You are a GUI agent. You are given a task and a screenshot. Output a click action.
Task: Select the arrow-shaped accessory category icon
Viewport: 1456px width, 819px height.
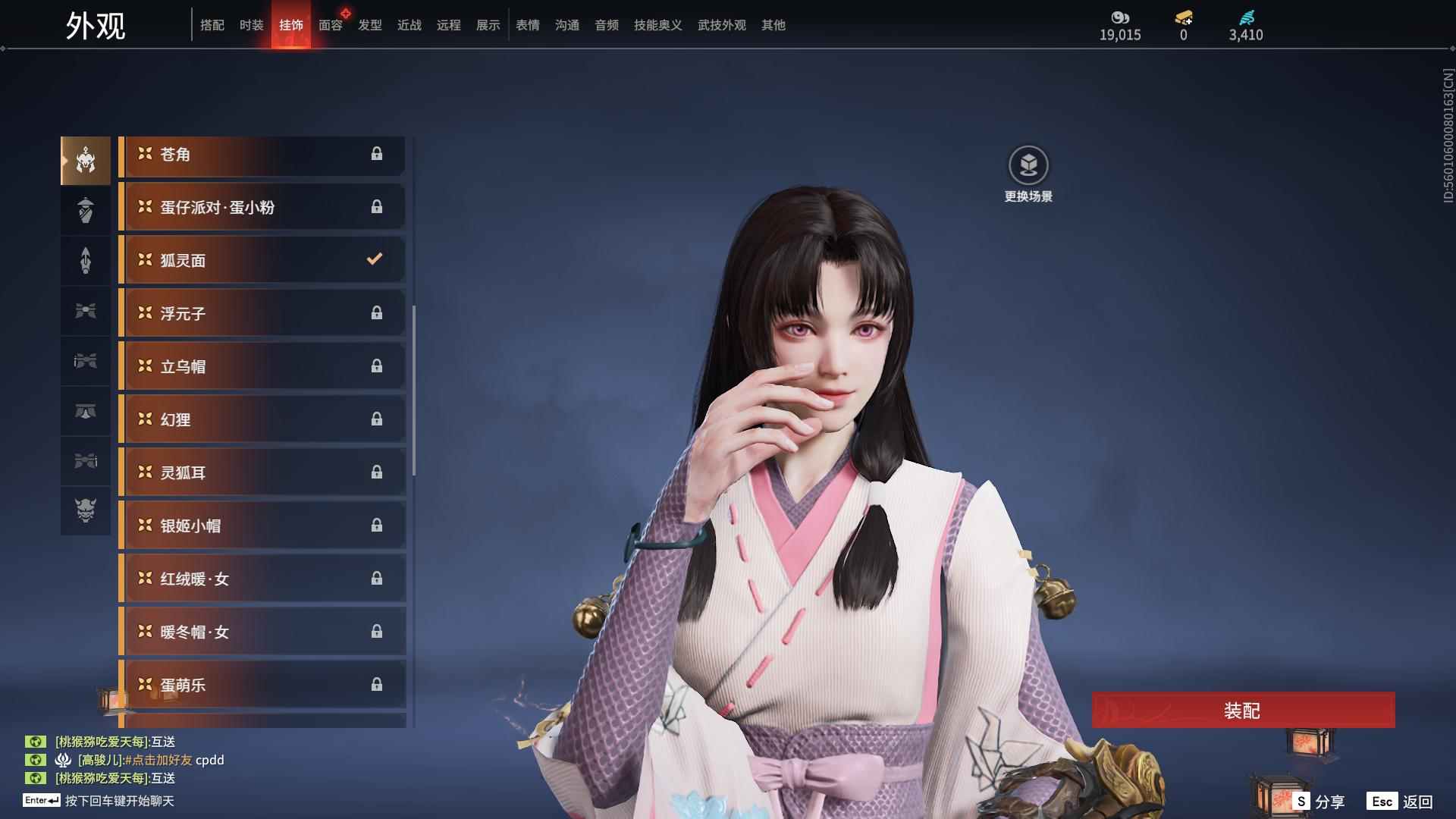click(86, 260)
